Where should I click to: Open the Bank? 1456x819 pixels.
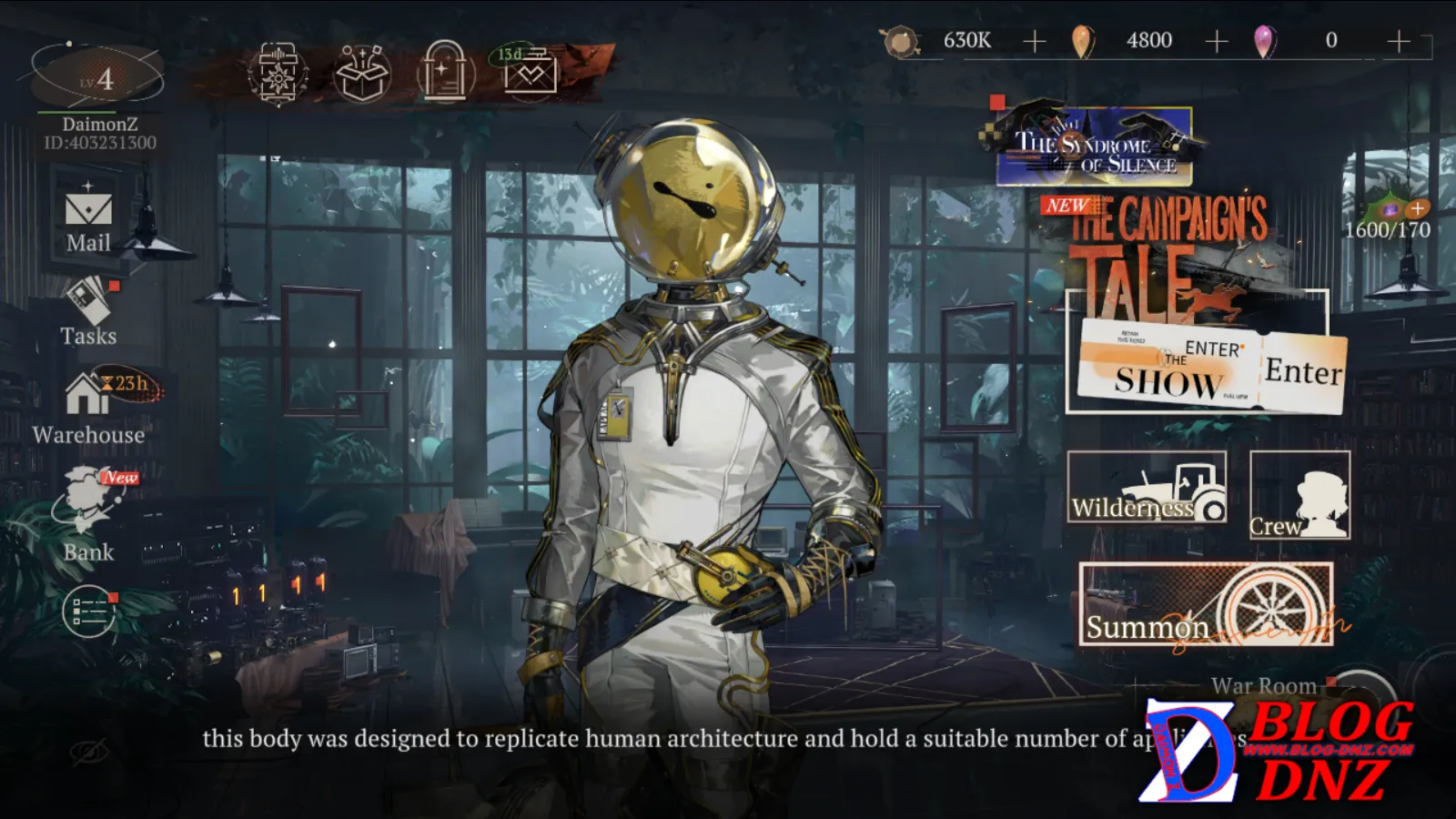[x=88, y=514]
